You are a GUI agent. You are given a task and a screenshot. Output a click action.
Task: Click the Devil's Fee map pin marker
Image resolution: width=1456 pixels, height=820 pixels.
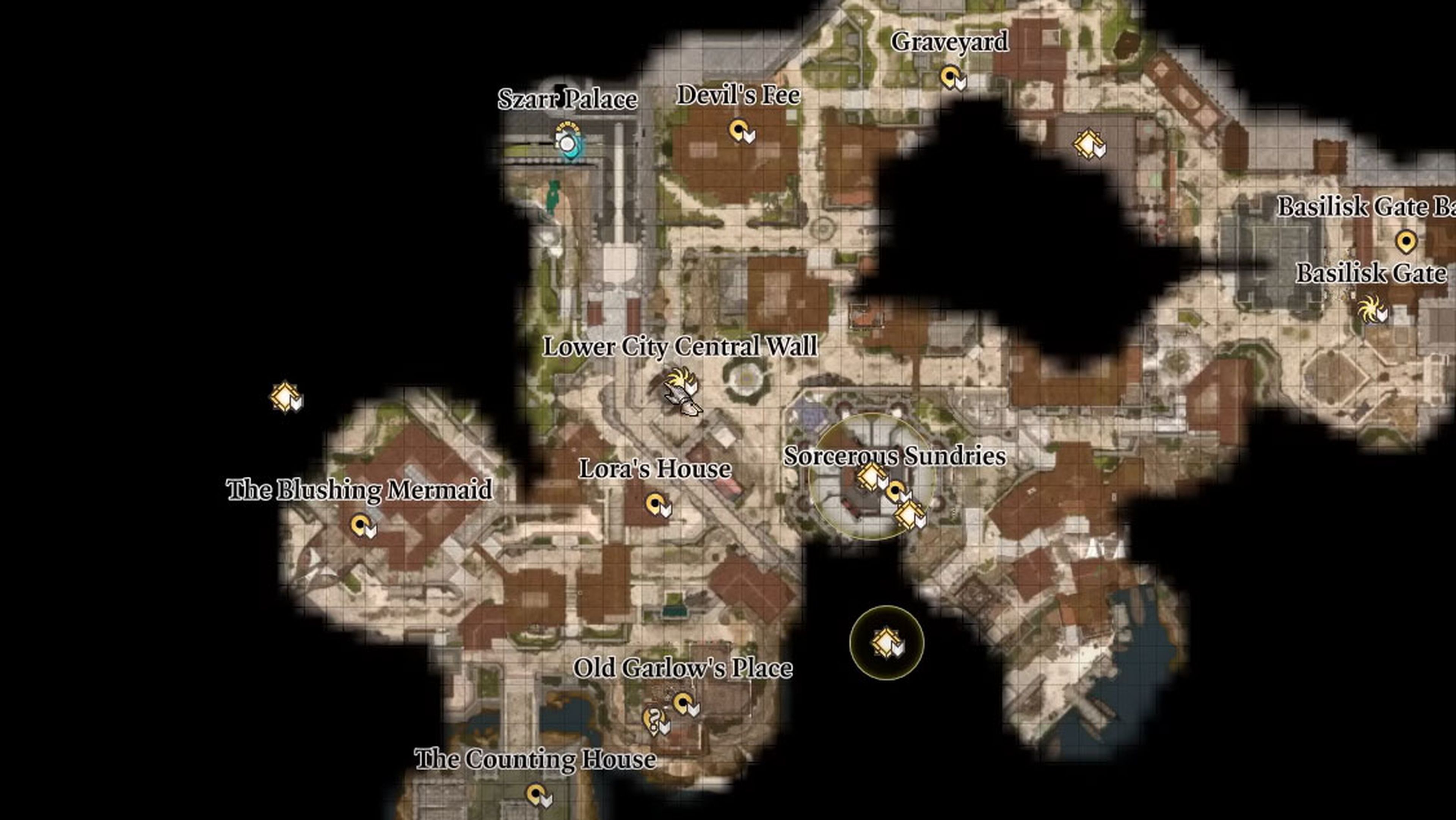[x=739, y=129]
